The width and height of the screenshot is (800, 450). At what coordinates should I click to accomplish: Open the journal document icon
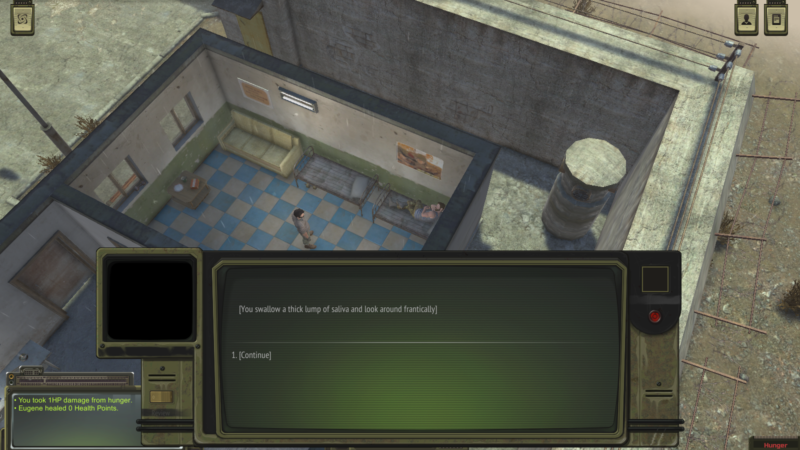point(775,20)
